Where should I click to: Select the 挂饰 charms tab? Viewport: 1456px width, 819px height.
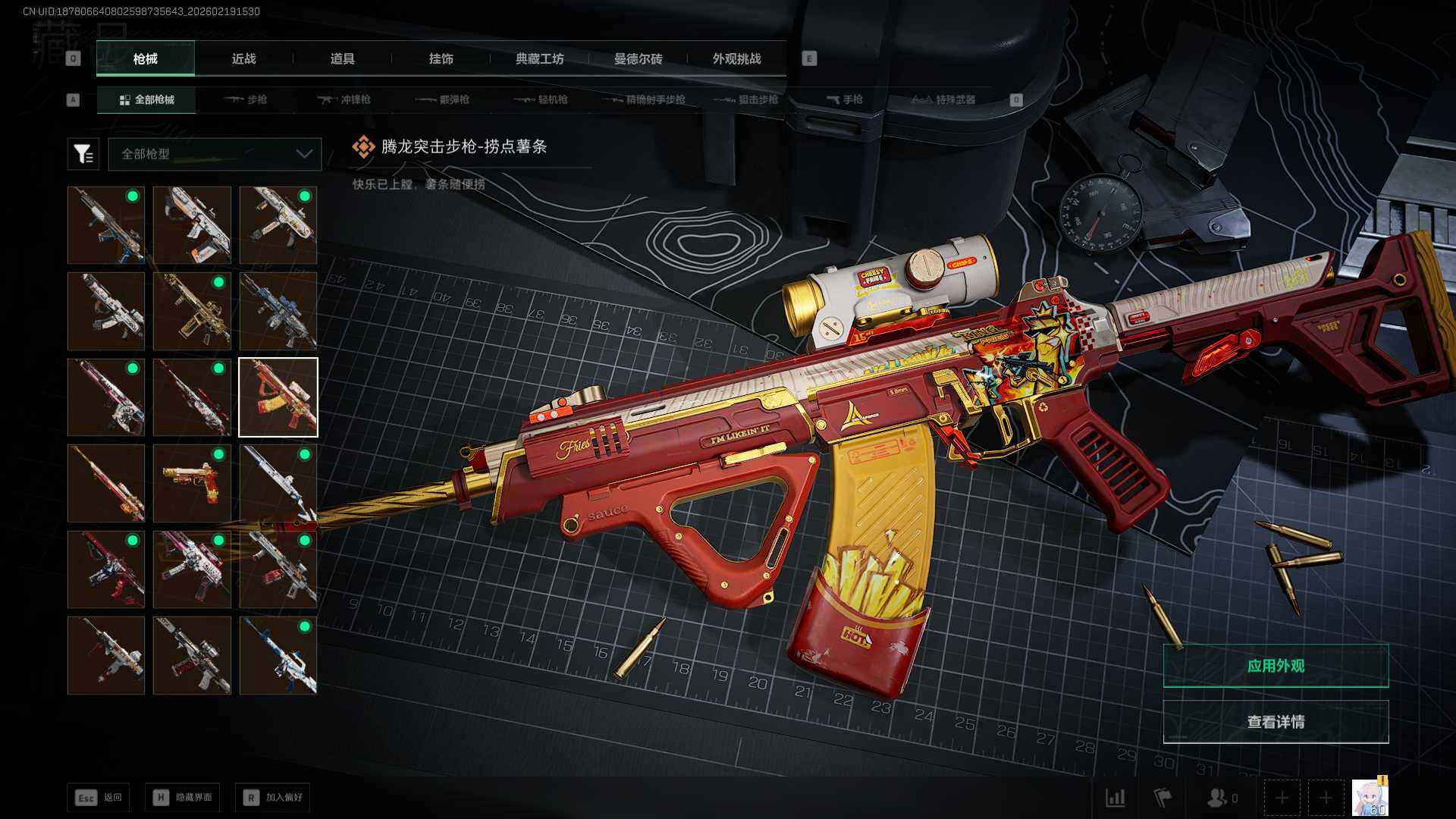(441, 58)
